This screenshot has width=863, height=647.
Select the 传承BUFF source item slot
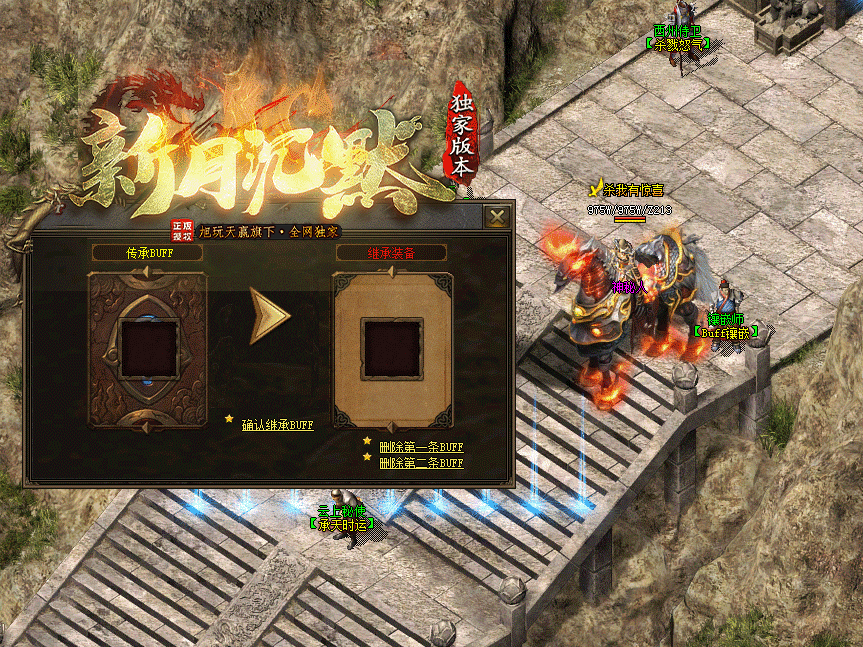pos(148,348)
